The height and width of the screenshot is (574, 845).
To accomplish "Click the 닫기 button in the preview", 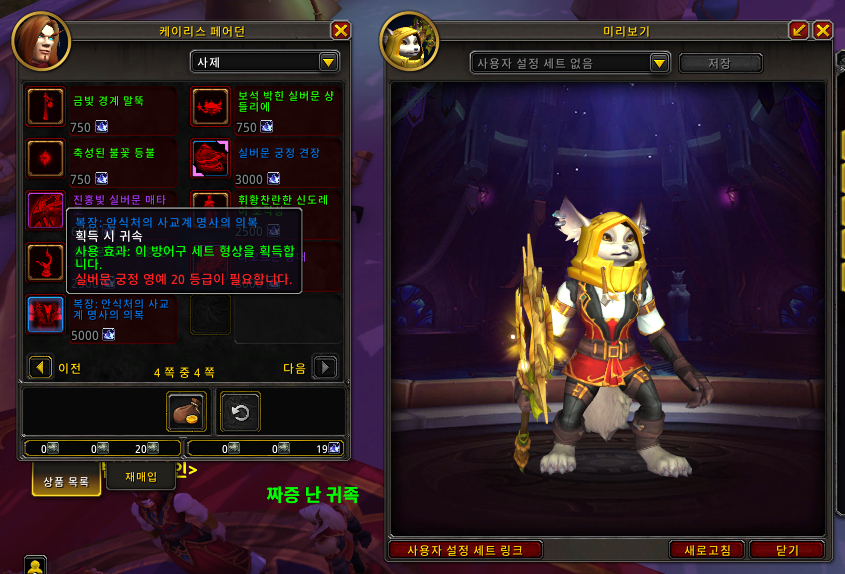I will coord(787,550).
